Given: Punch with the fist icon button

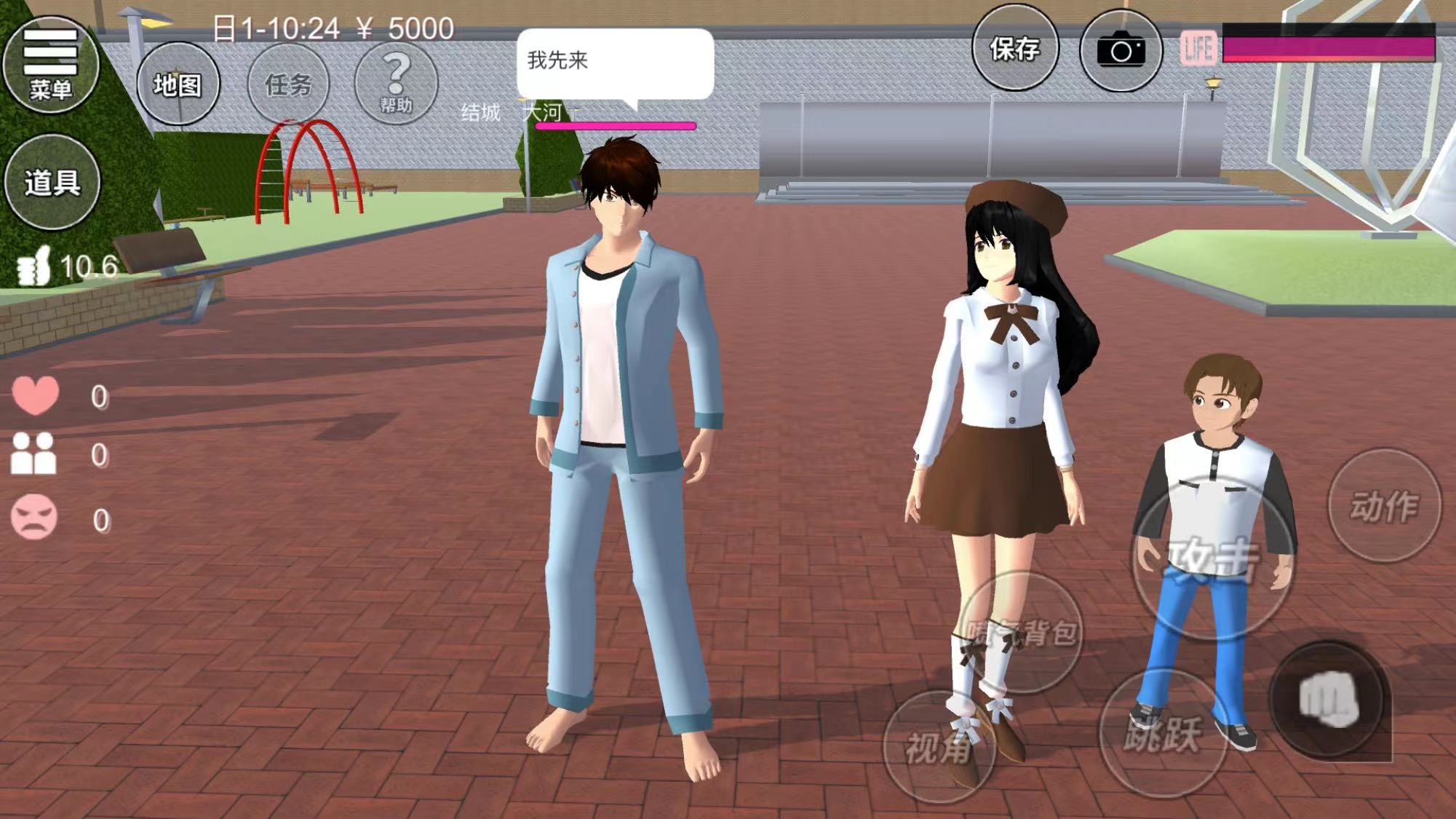Looking at the screenshot, I should point(1329,700).
